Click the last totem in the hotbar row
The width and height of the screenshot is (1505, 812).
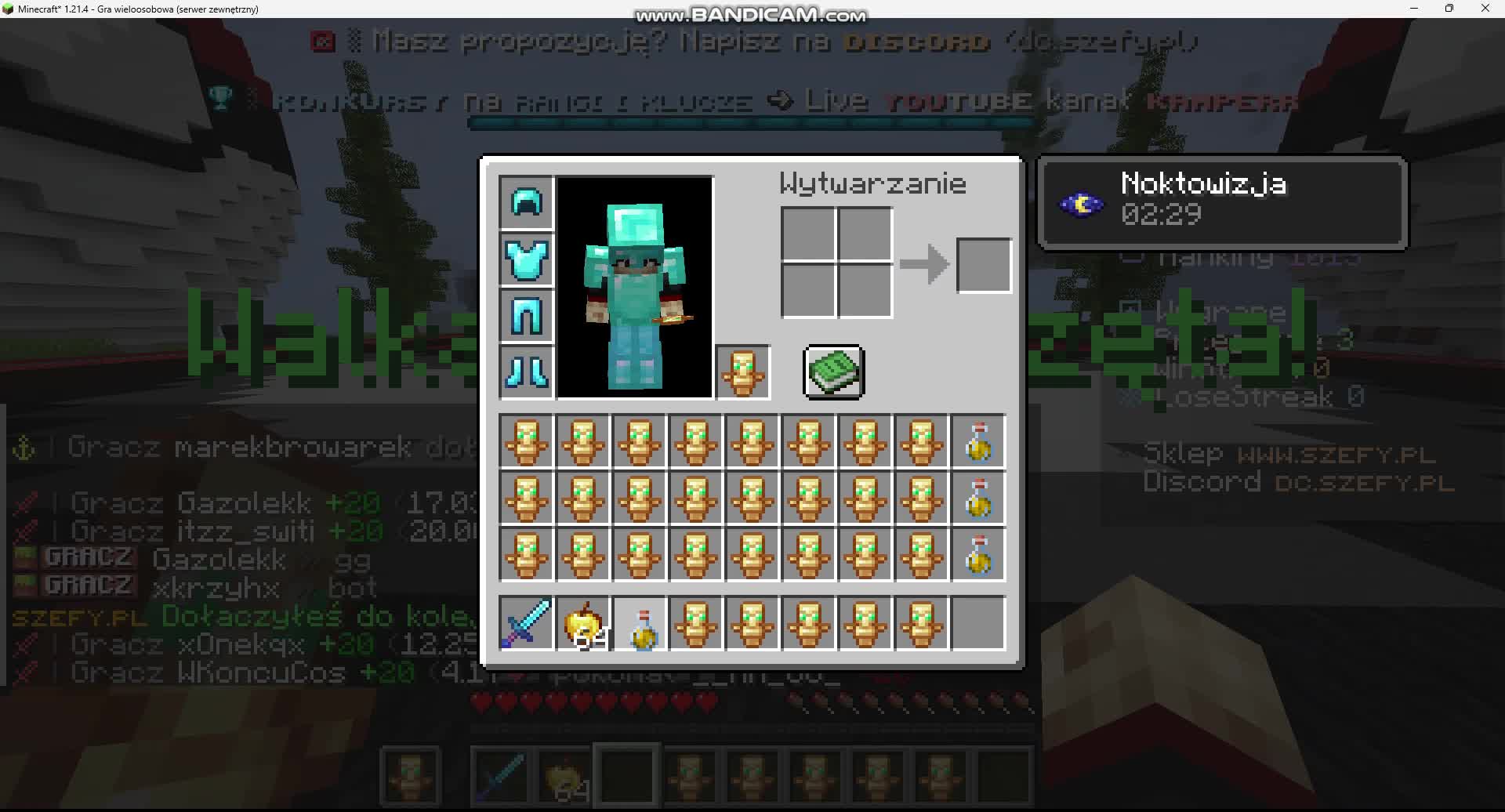(x=922, y=623)
